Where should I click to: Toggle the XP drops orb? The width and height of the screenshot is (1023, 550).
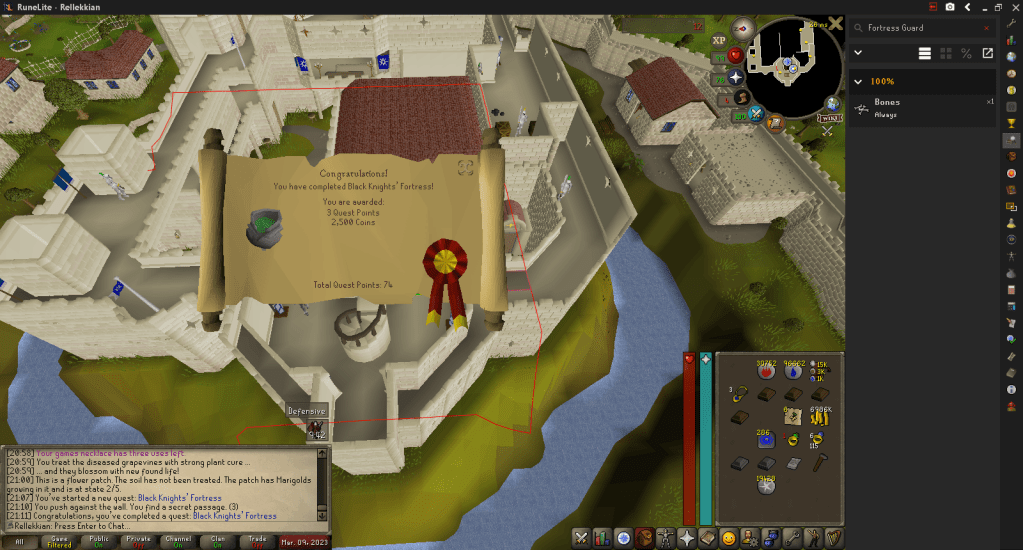(x=719, y=40)
